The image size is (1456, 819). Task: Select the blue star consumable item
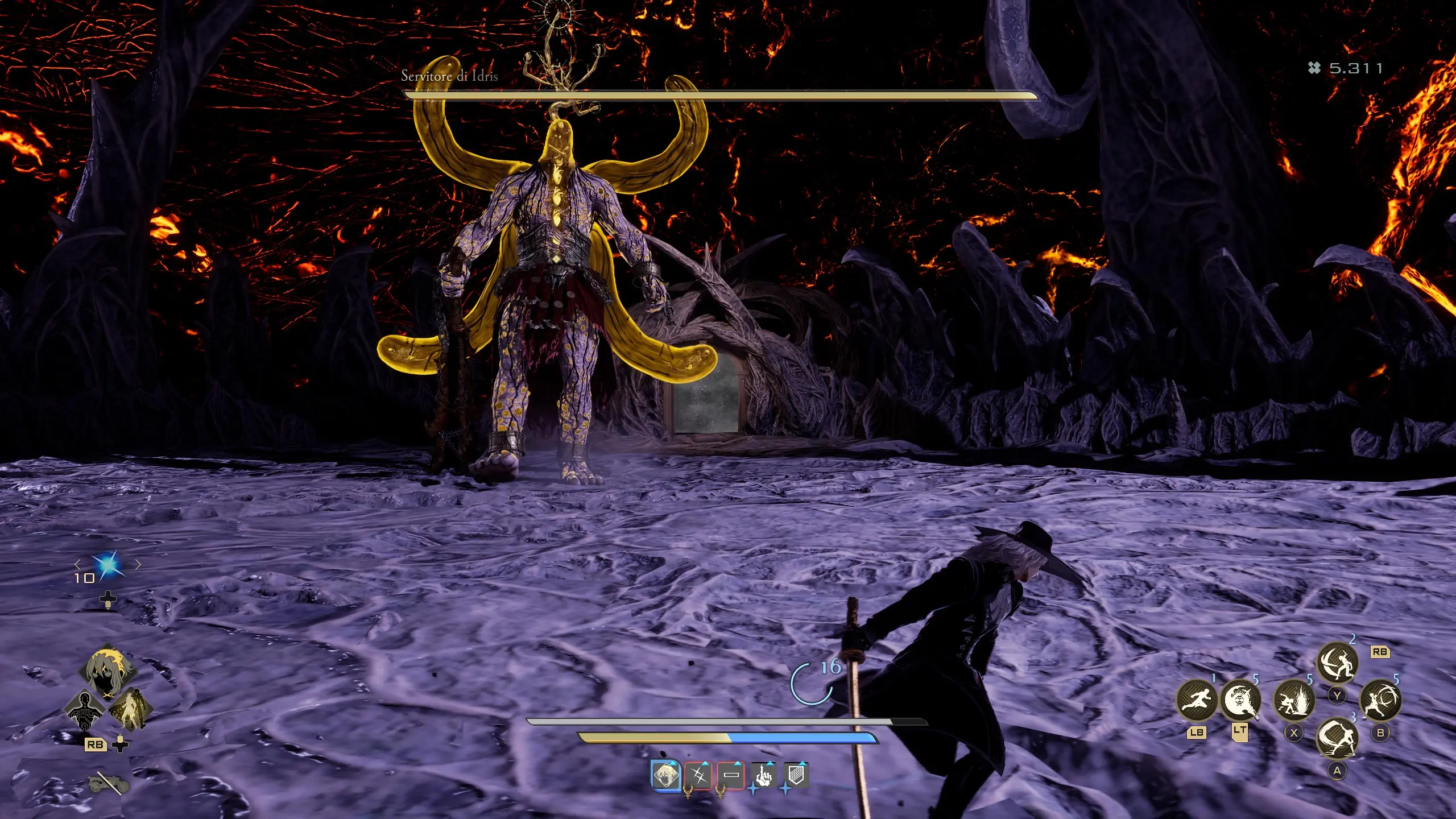tap(107, 565)
